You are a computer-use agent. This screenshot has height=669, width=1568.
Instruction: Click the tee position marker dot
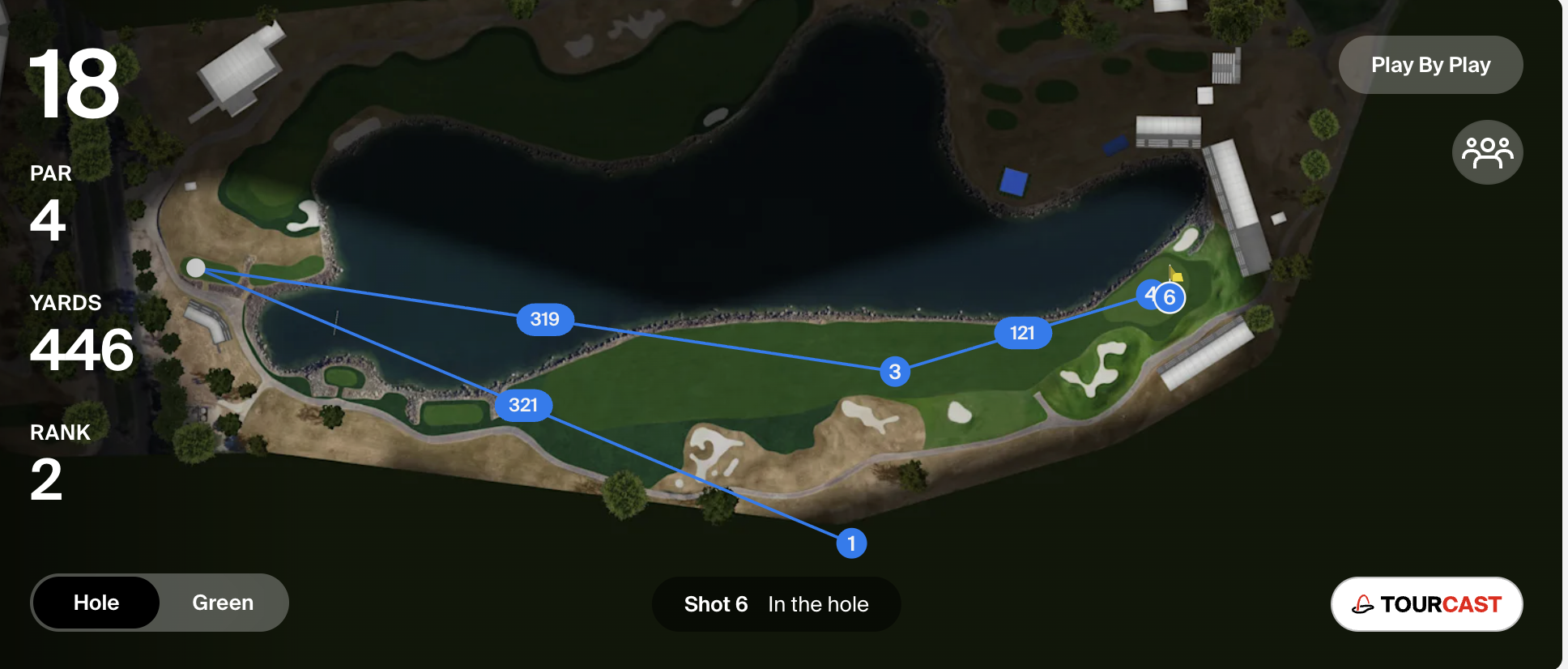(x=196, y=268)
